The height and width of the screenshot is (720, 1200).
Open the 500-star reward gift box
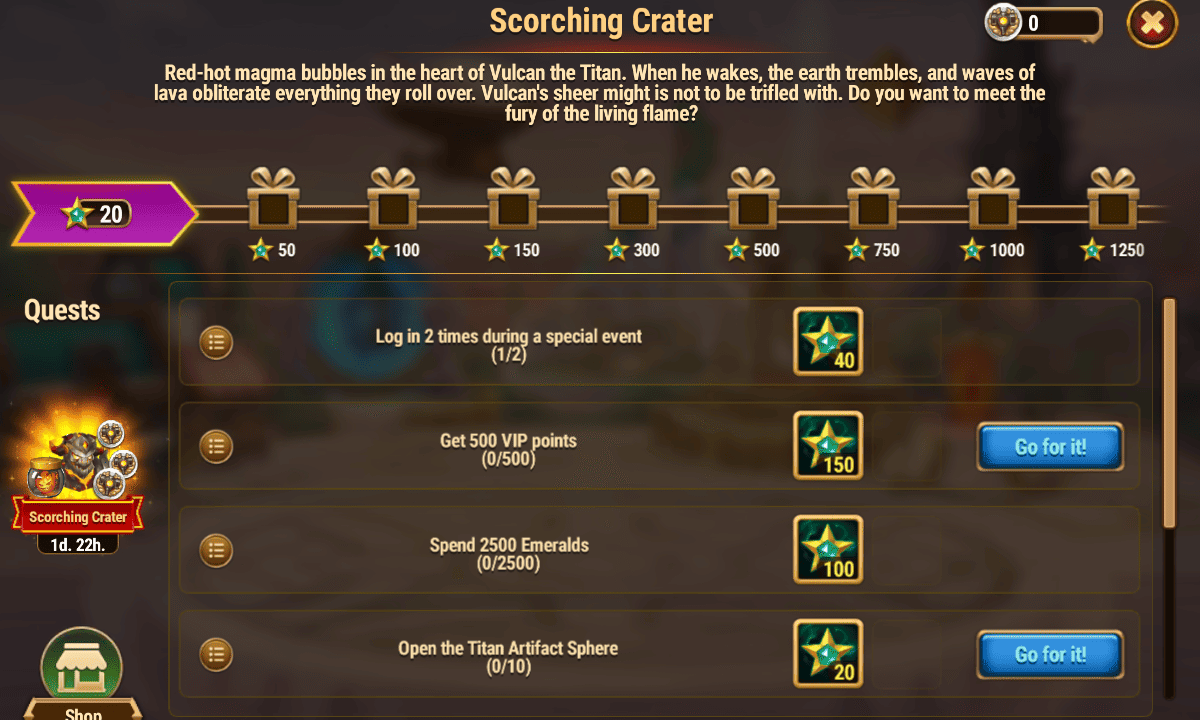click(x=753, y=202)
